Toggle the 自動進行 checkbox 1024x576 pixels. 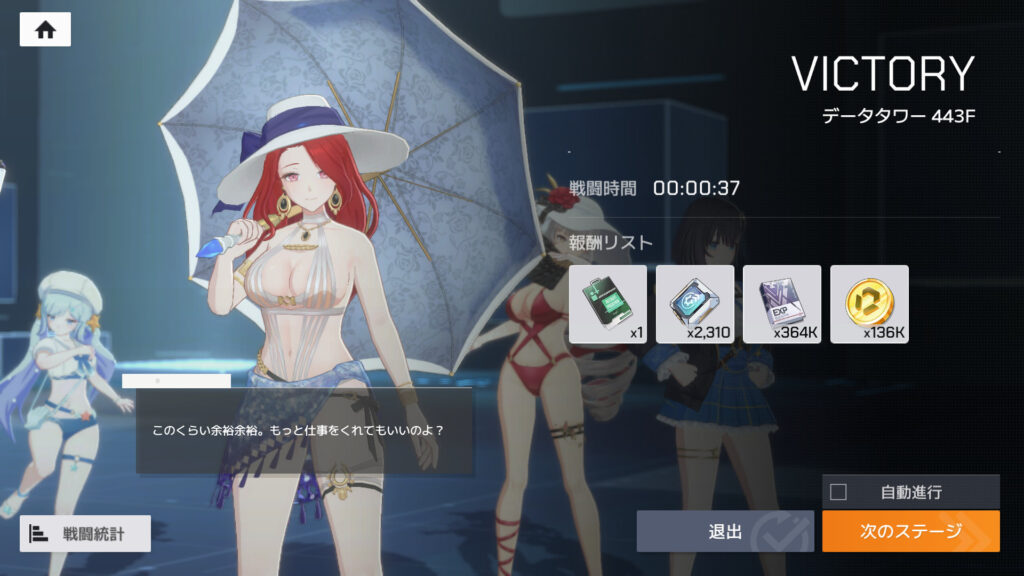click(838, 491)
